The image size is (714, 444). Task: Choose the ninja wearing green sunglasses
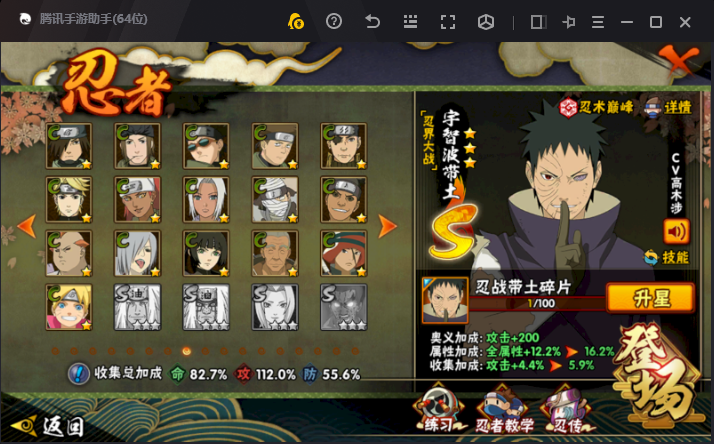205,146
